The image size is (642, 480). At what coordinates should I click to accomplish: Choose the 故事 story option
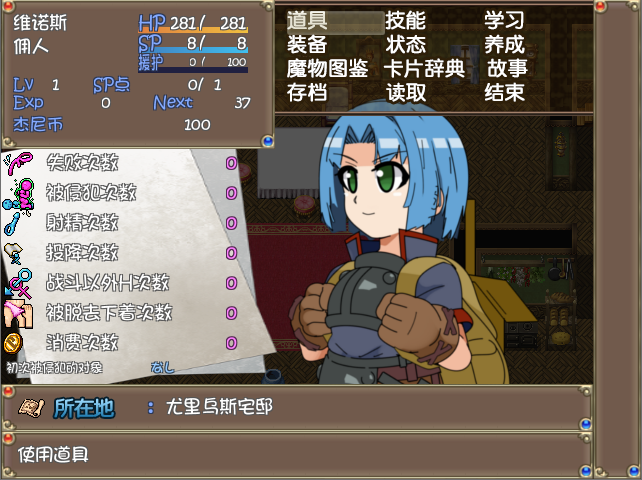pos(507,69)
